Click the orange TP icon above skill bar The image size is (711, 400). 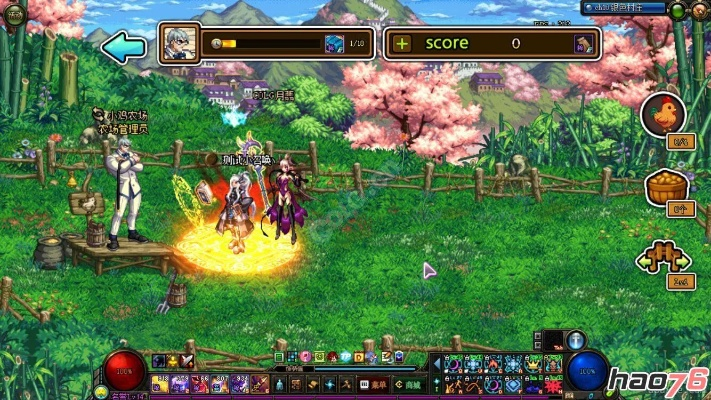[345, 356]
